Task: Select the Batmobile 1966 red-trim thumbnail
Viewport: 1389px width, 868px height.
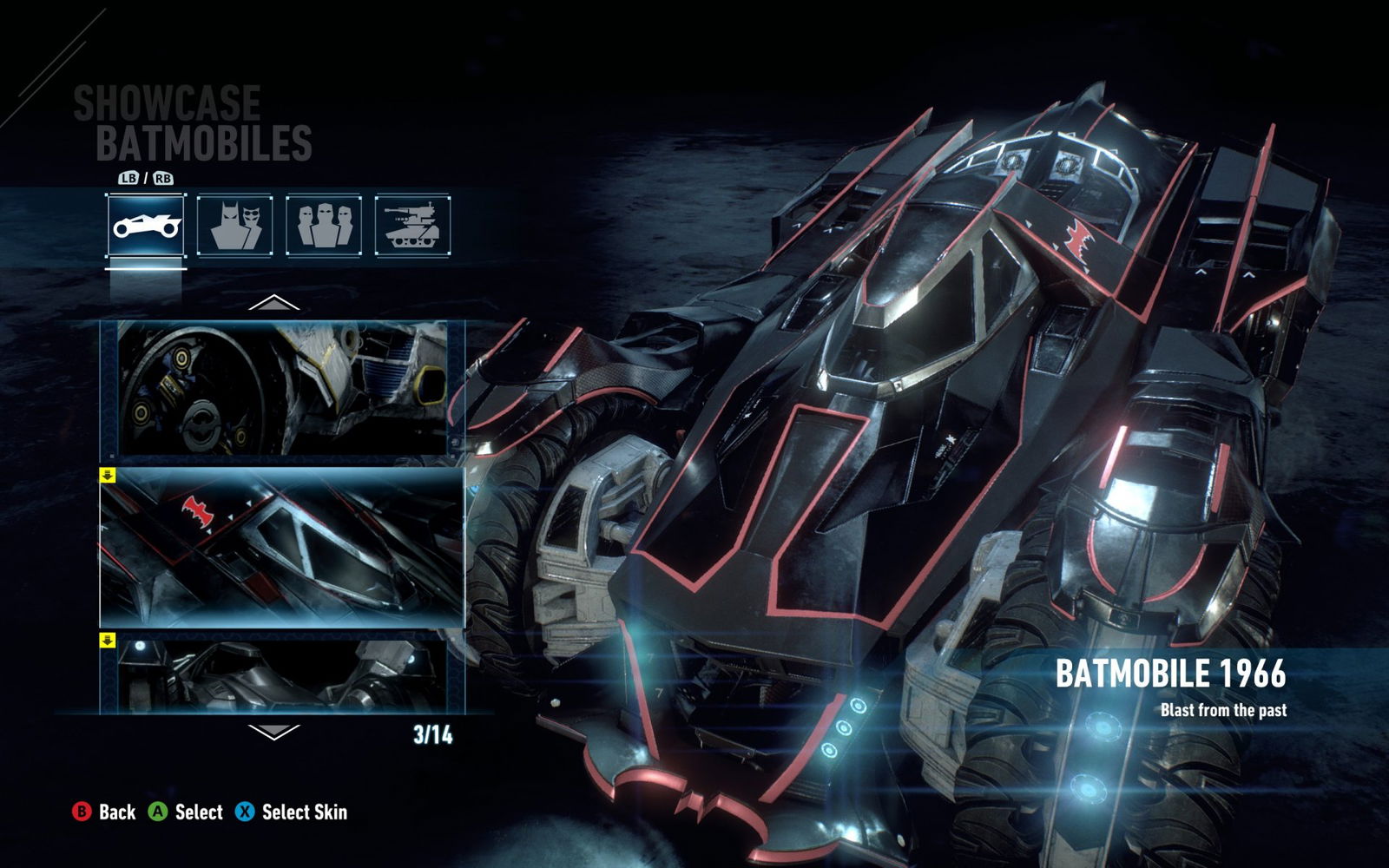Action: 283,548
